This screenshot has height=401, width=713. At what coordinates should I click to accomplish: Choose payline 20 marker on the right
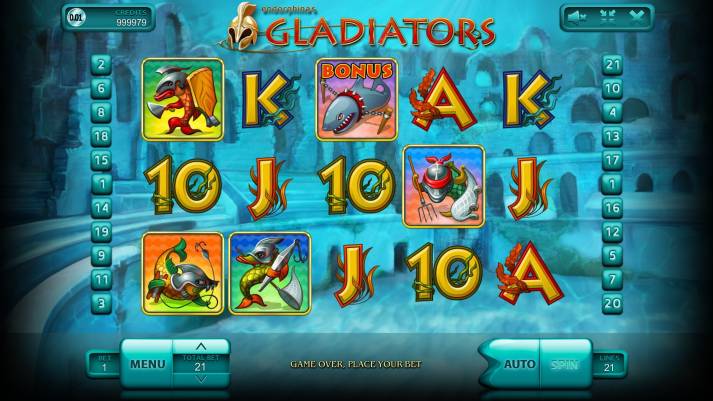(x=612, y=303)
